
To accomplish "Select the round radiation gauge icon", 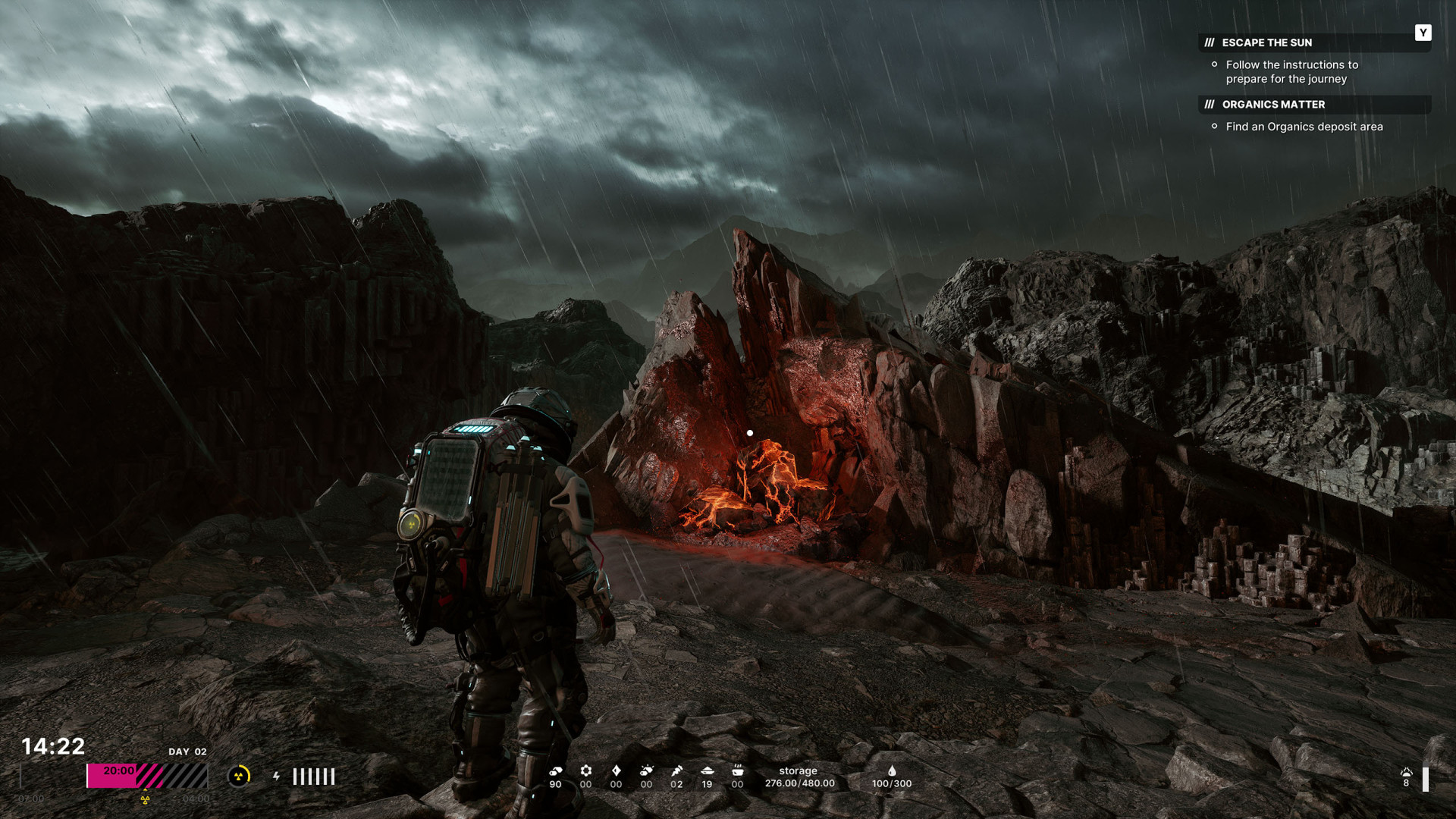I will pyautogui.click(x=239, y=776).
